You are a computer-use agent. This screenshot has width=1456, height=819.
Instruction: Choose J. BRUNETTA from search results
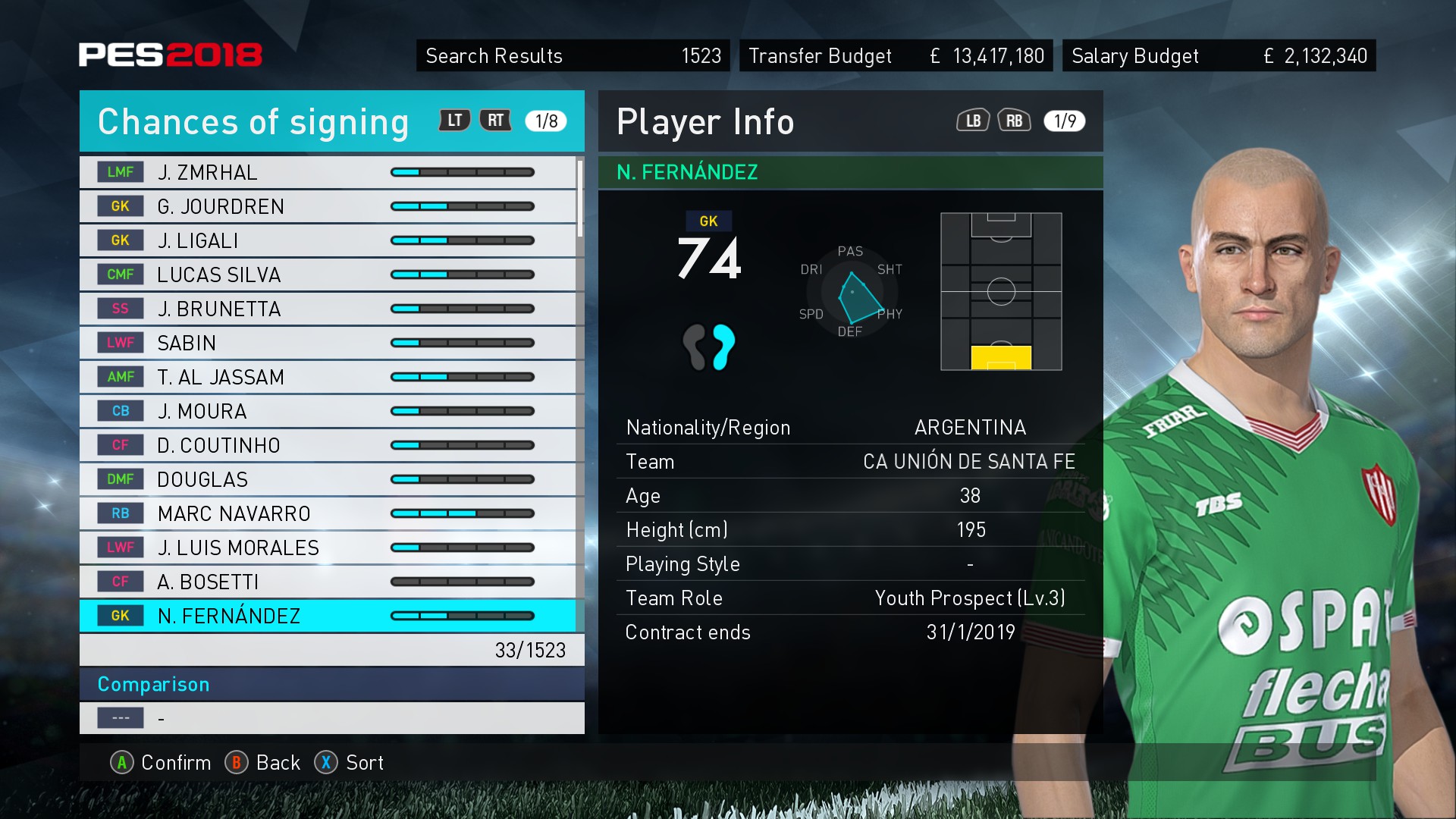(328, 309)
